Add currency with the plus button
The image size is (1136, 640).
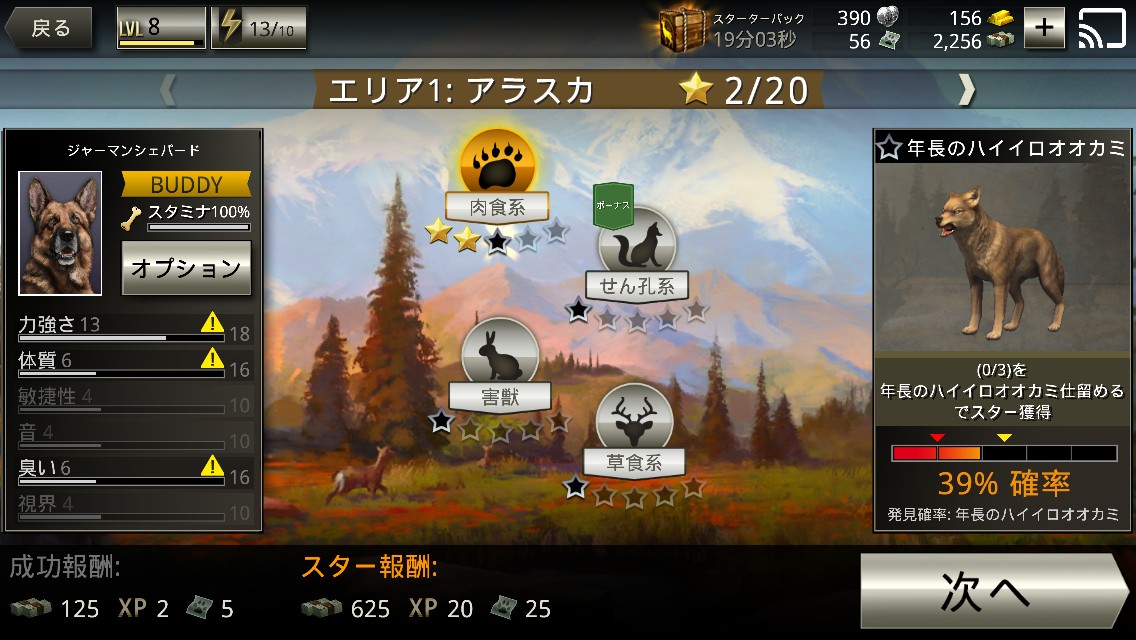1044,28
